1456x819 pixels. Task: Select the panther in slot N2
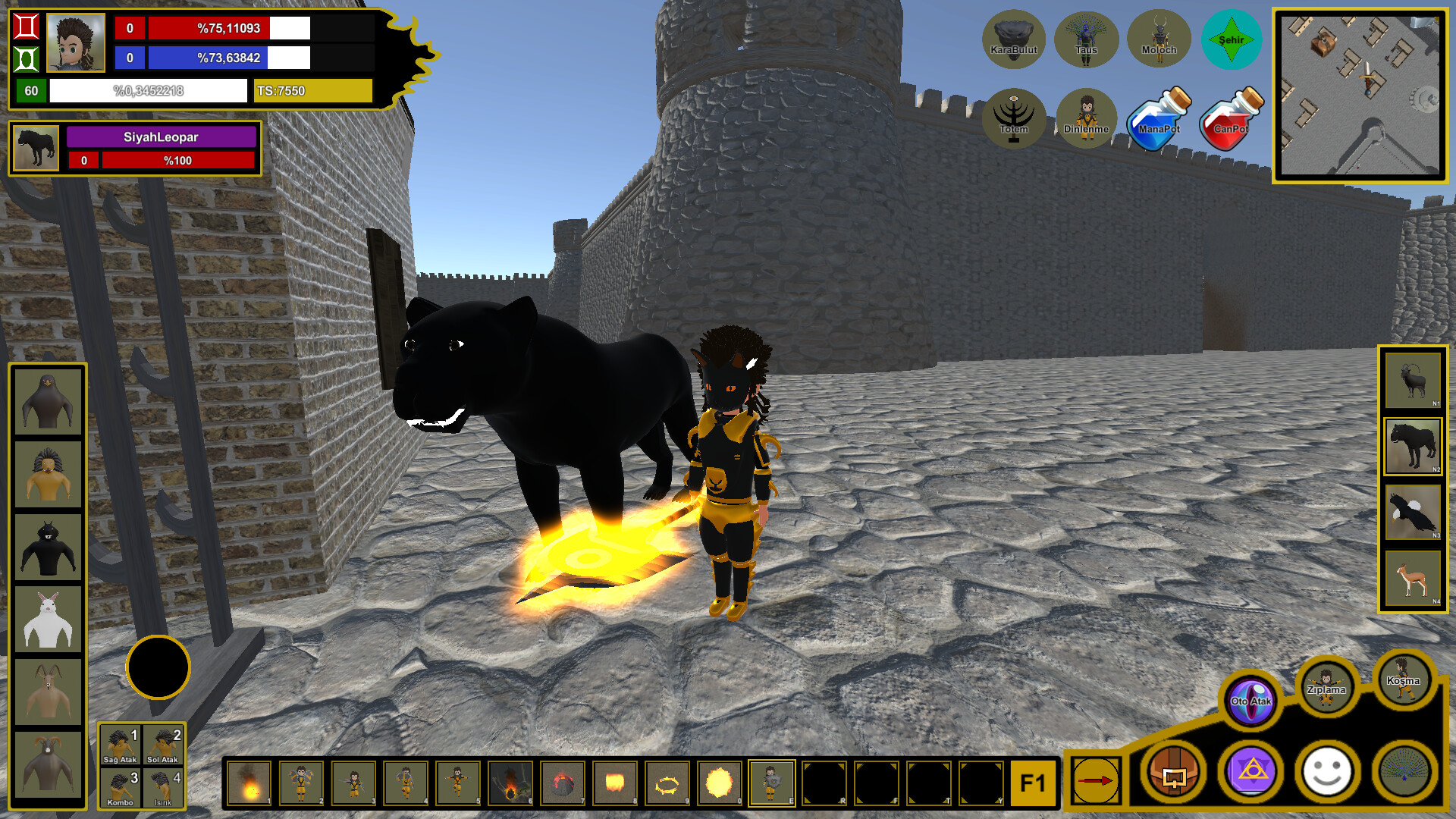click(1412, 447)
